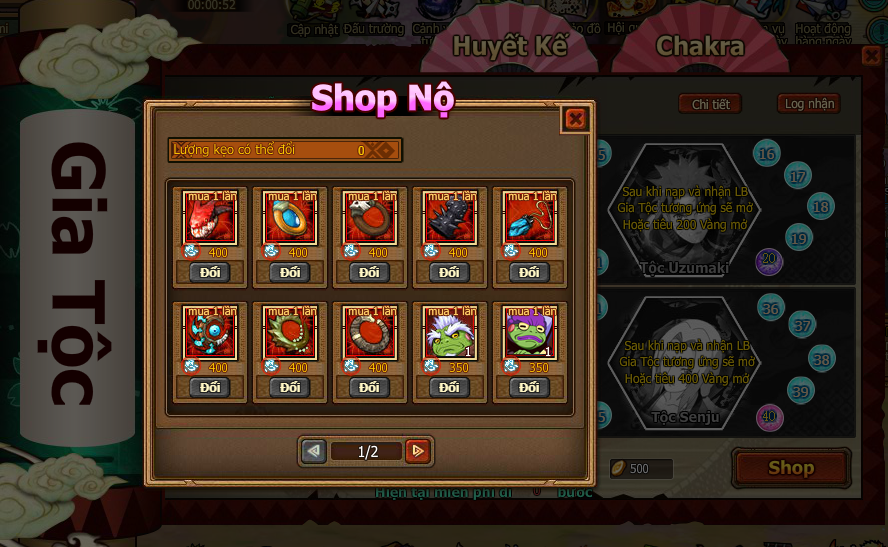Exchange for the white-haired toad
The height and width of the screenshot is (547, 888).
(450, 387)
